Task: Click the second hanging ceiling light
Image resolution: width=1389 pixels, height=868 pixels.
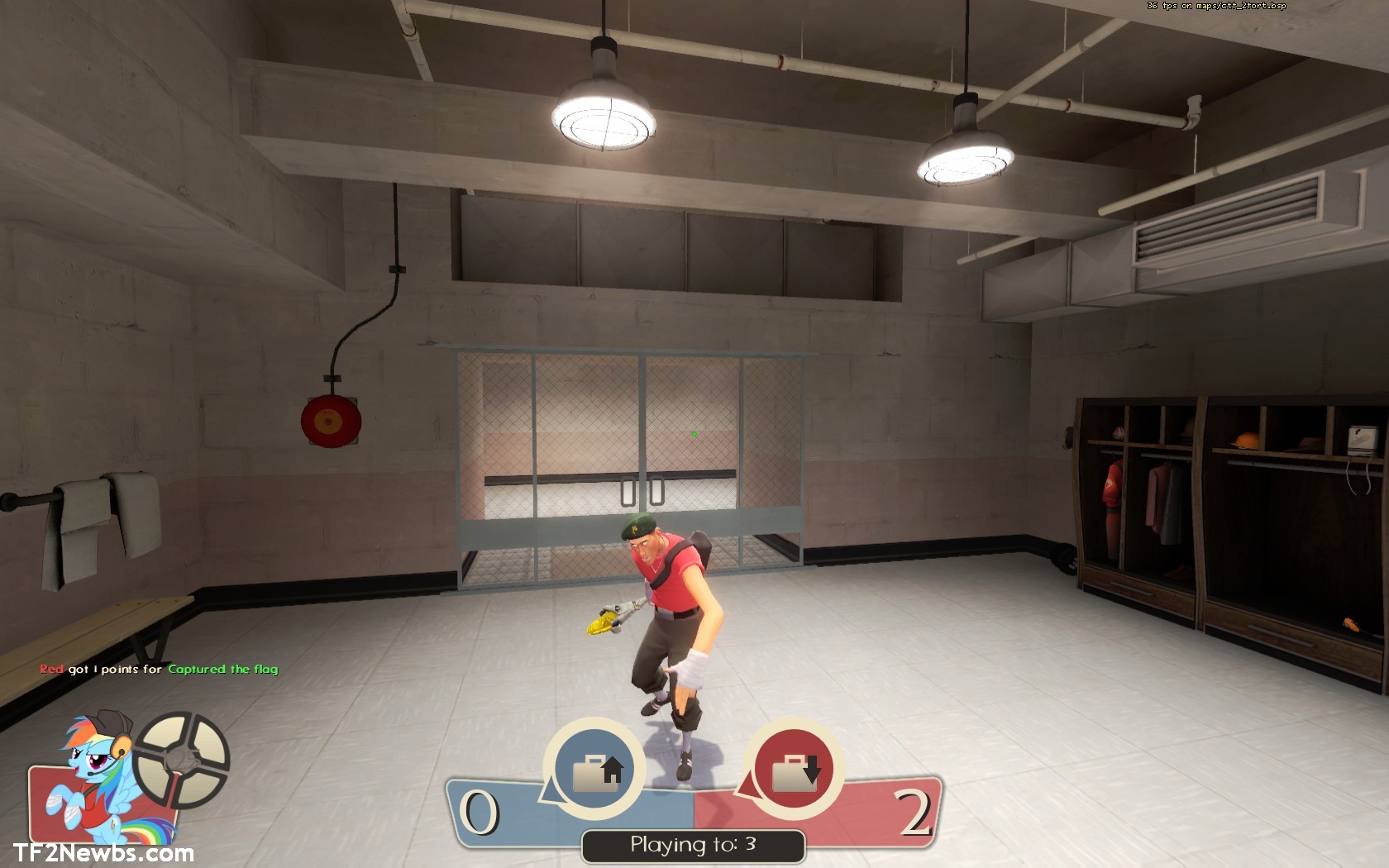Action: click(966, 157)
